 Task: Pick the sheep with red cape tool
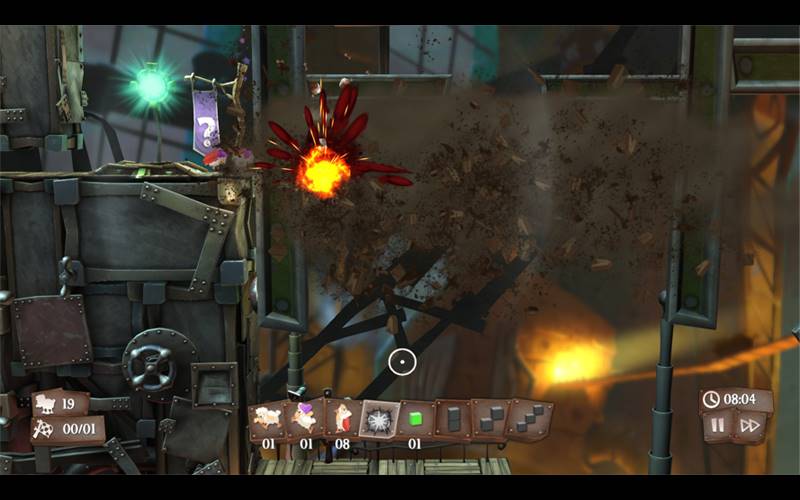pyautogui.click(x=342, y=417)
